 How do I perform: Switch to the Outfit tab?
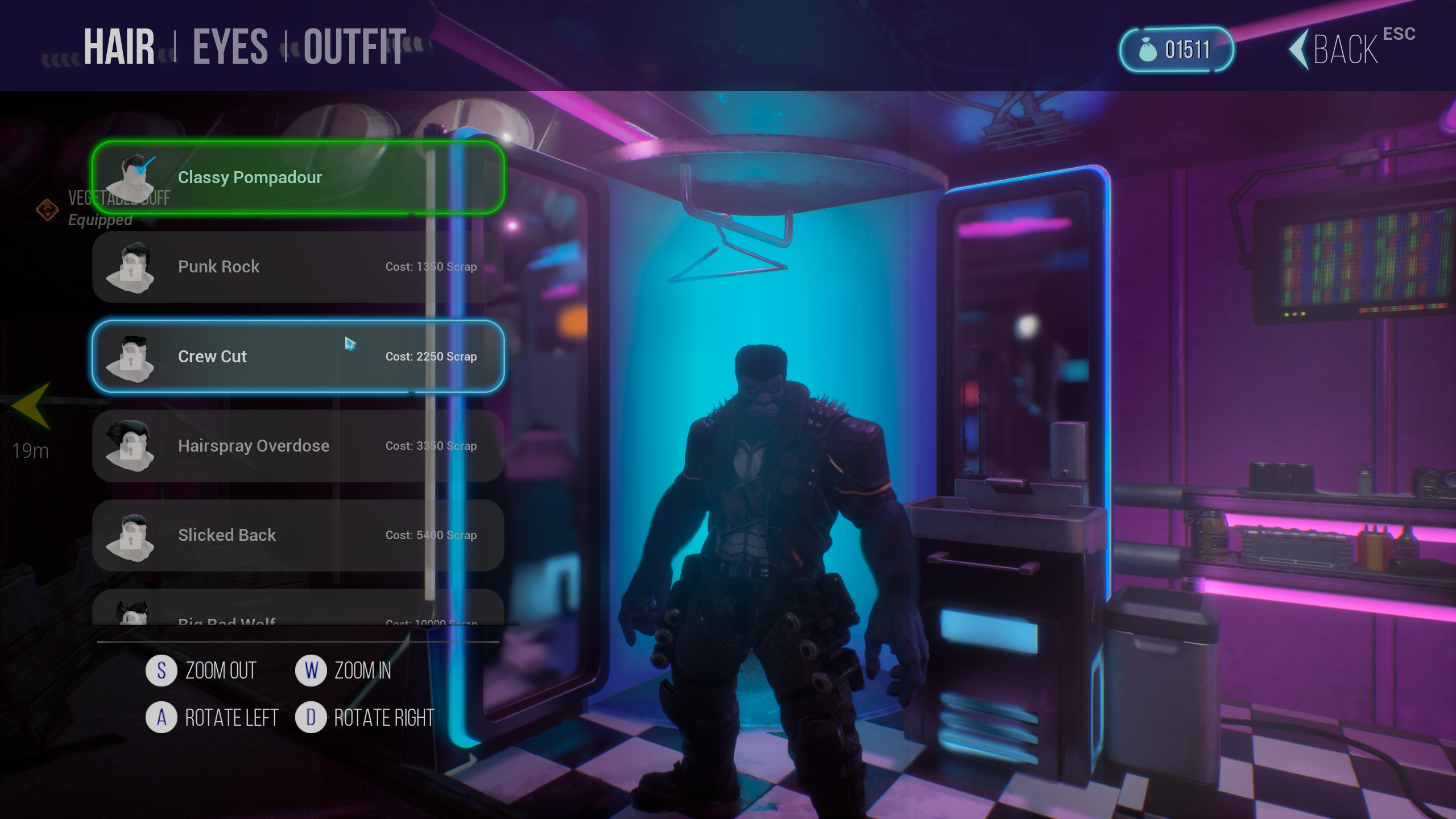[354, 47]
